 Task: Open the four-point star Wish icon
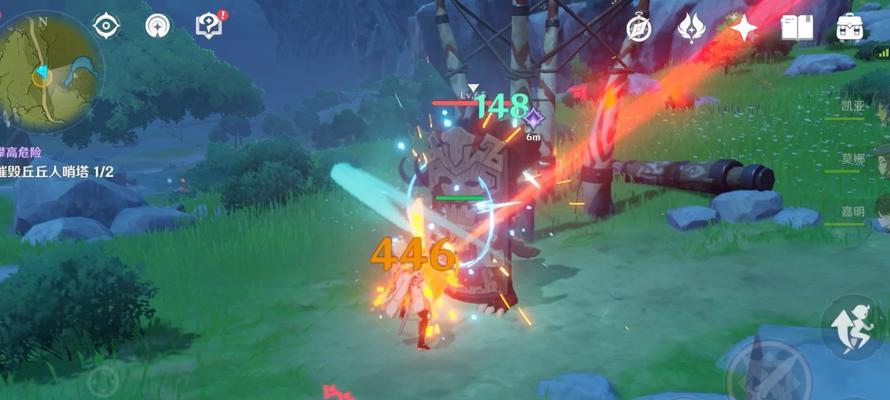[x=743, y=28]
